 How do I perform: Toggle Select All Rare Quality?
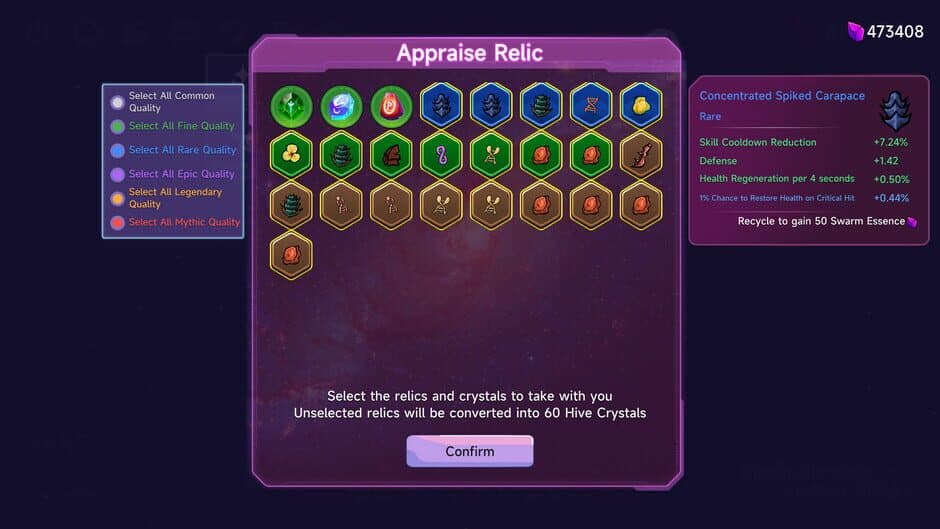(118, 150)
